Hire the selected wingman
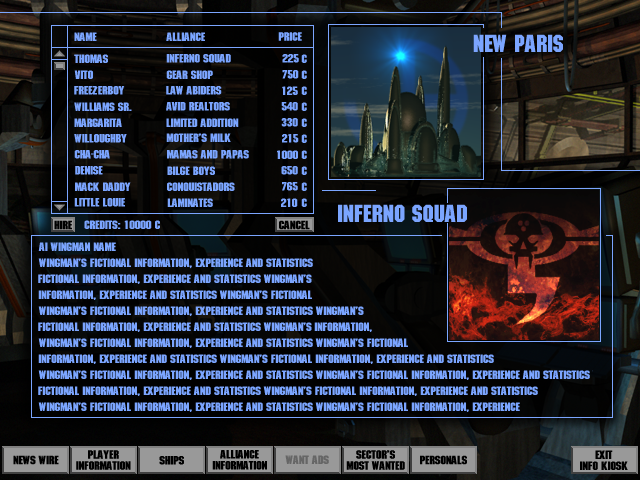Screen dimensions: 640x480 point(62,225)
